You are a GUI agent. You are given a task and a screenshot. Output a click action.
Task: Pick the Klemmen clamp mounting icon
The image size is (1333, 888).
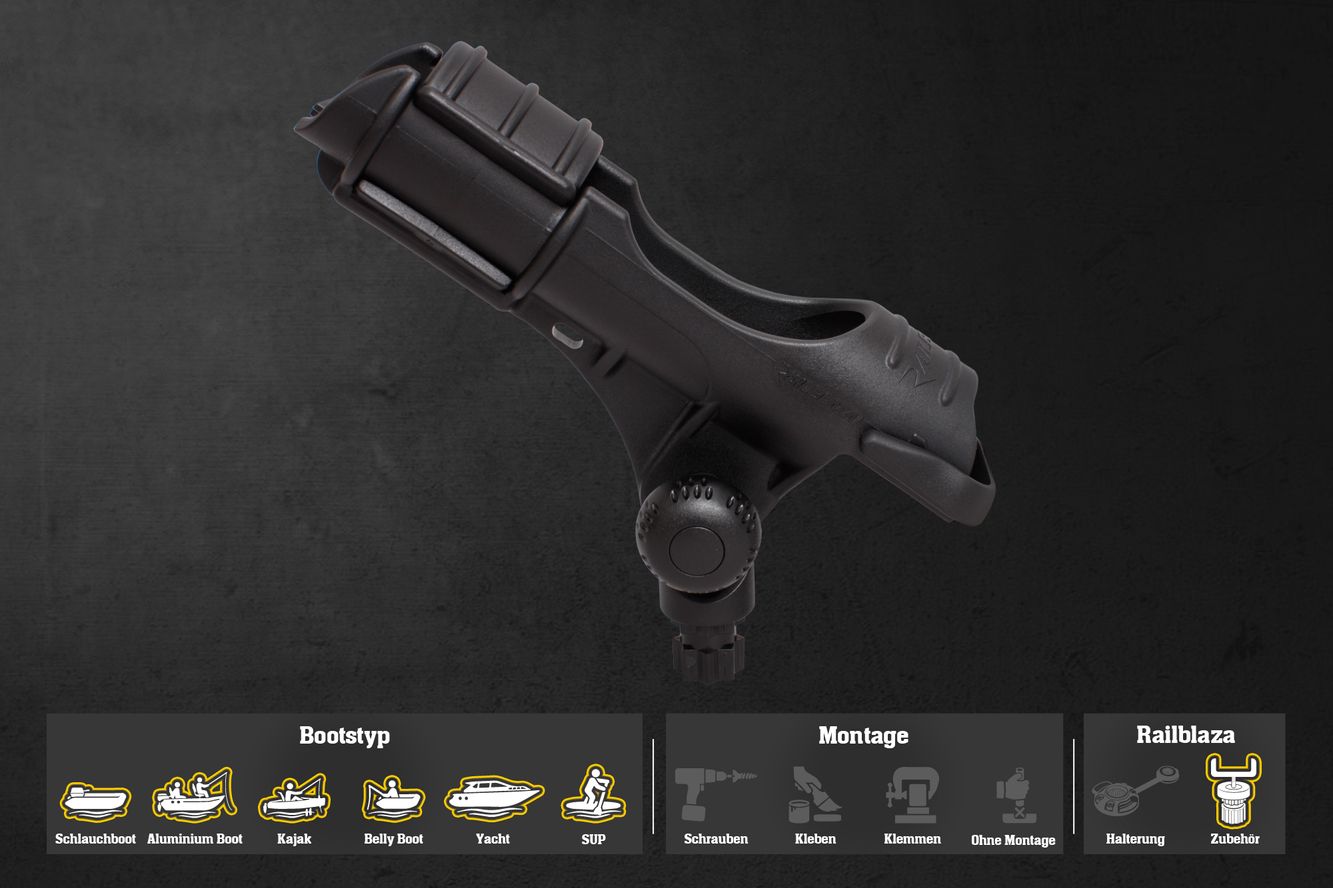coord(912,795)
